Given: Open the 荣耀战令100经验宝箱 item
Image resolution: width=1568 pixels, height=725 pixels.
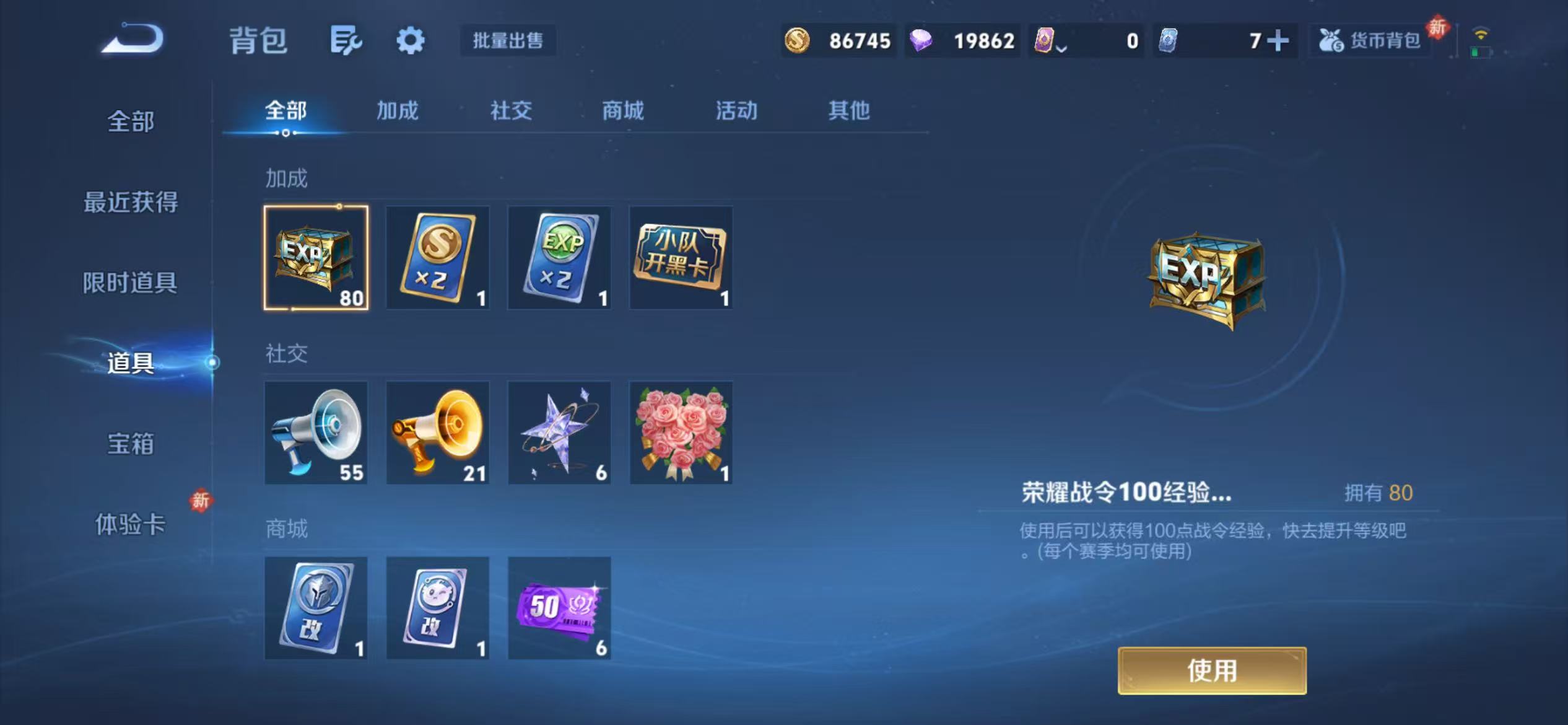Looking at the screenshot, I should pyautogui.click(x=316, y=257).
